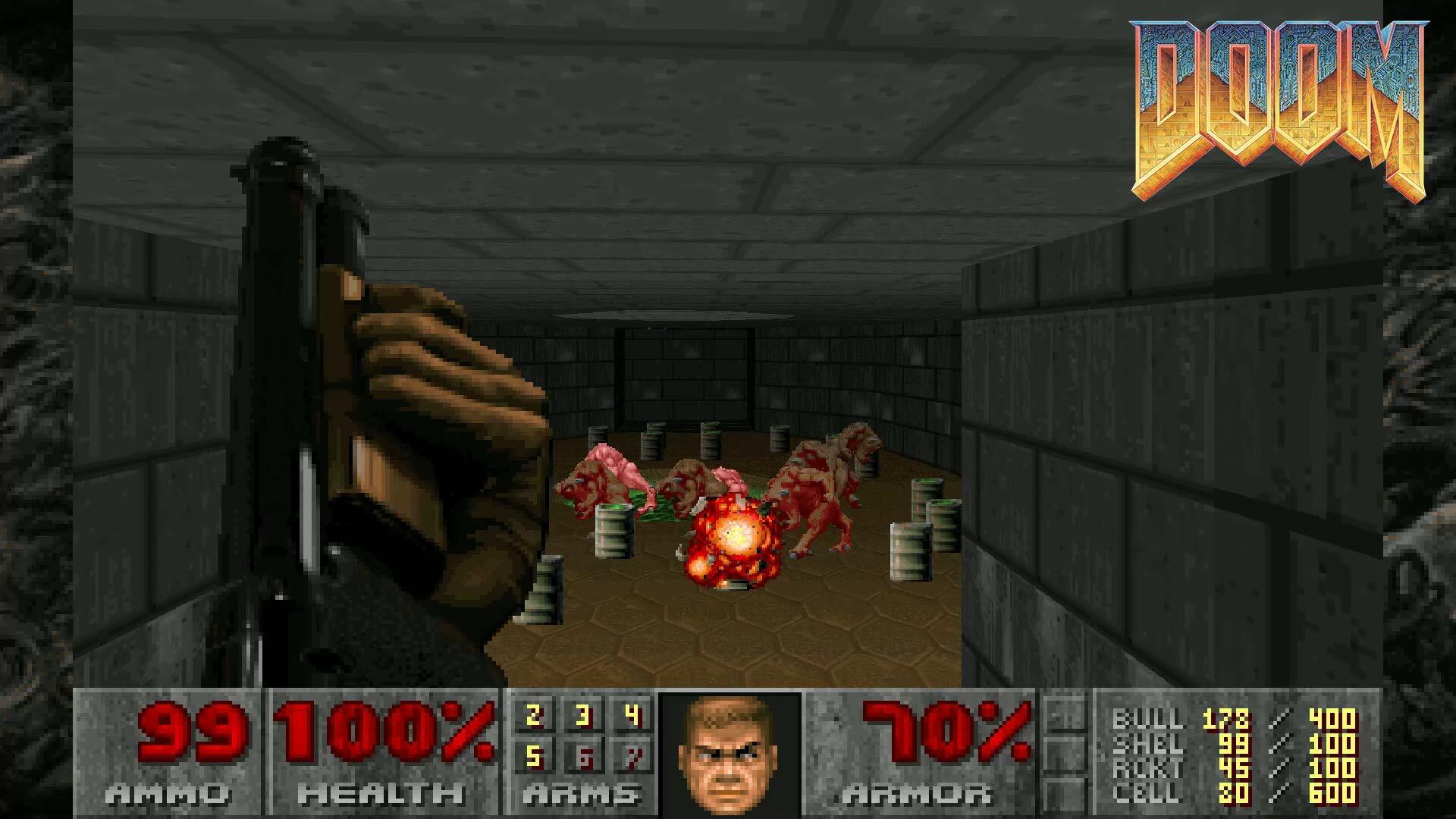Viewport: 1456px width, 819px height.
Task: Click the grayed-out weapon slot 6
Action: click(584, 757)
